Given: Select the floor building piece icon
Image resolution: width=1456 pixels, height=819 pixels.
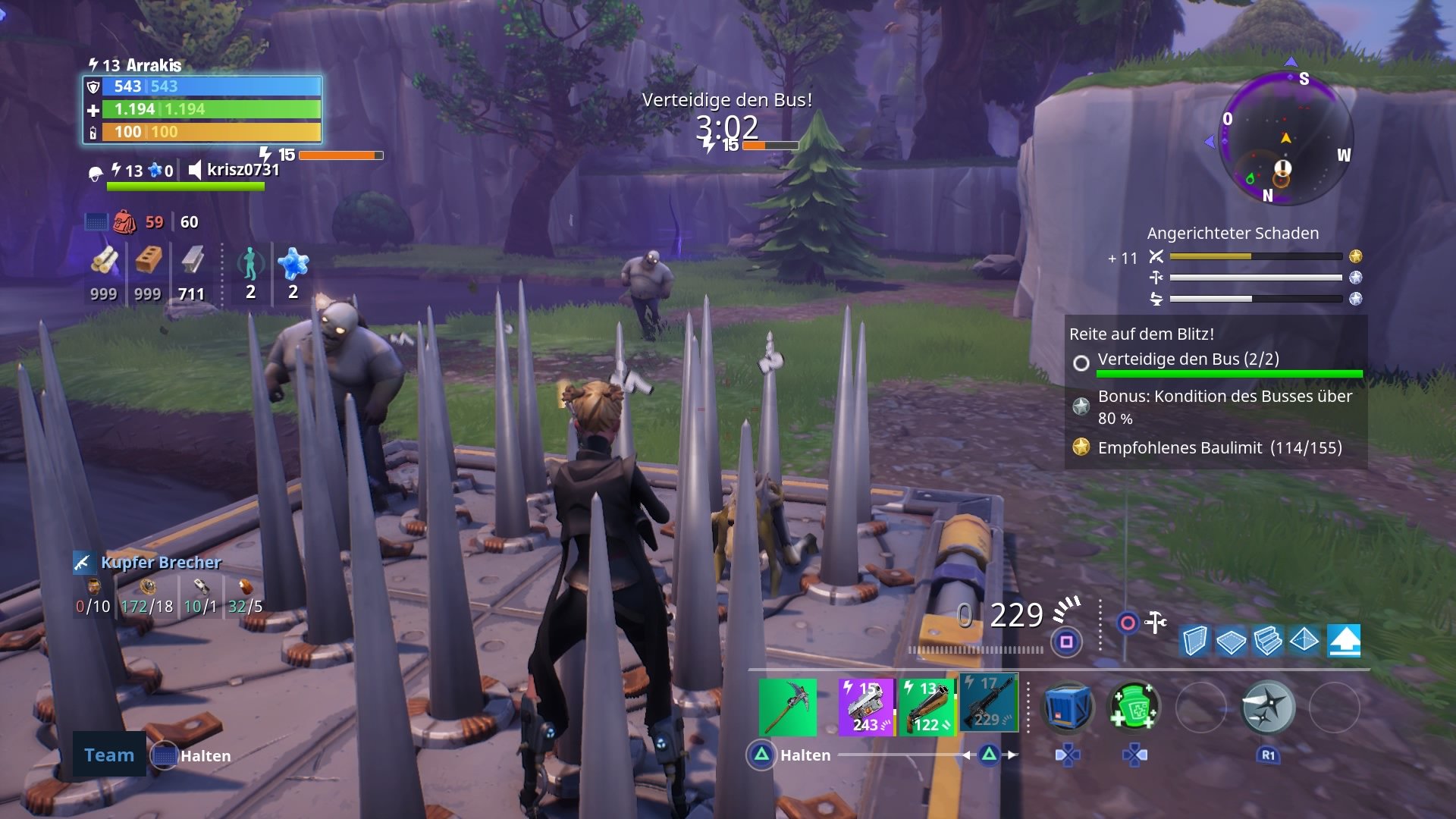Looking at the screenshot, I should pos(1231,642).
